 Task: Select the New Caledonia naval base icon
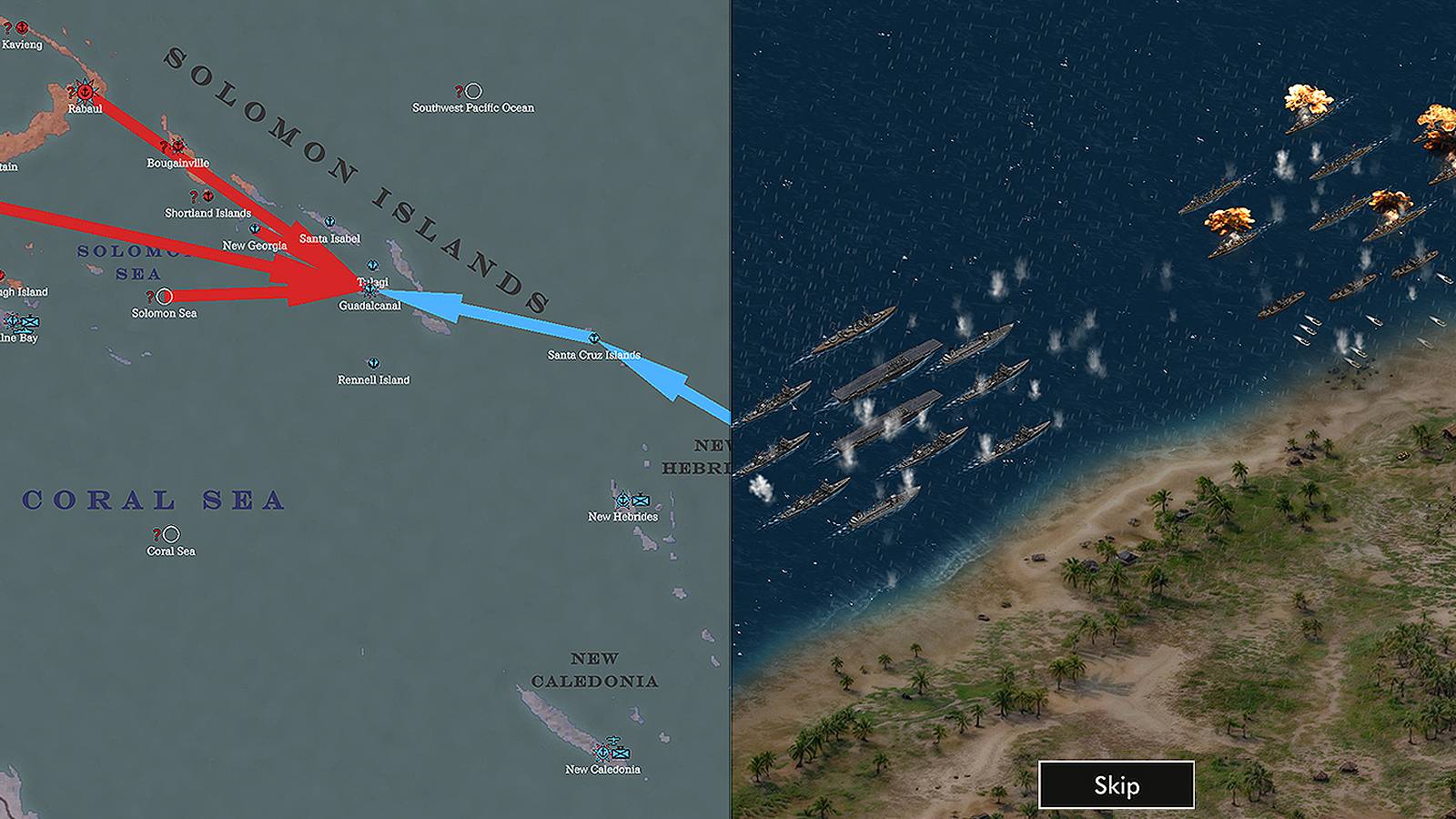(603, 753)
